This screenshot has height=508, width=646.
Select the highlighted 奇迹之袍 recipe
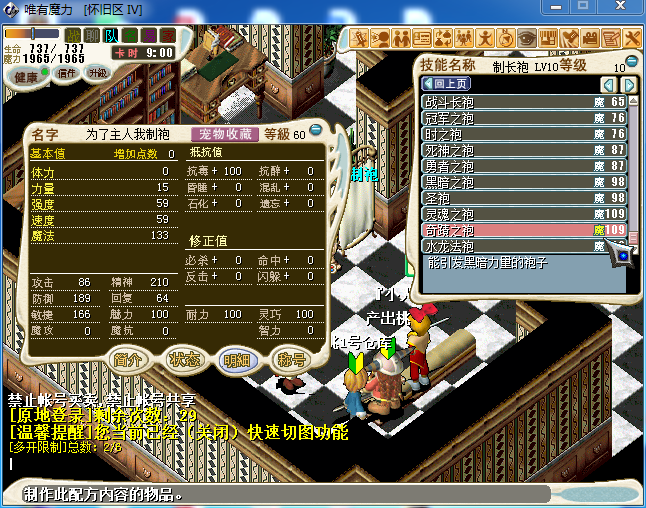(520, 230)
